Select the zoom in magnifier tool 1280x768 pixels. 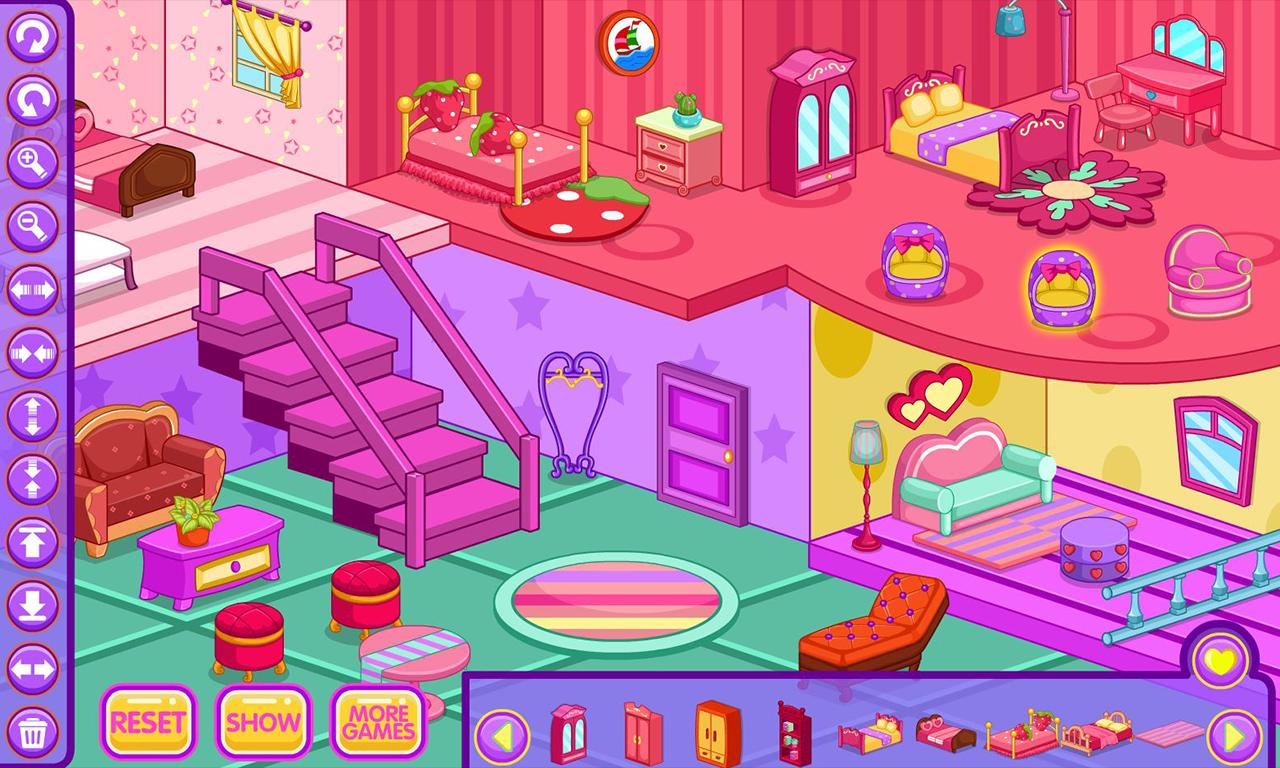(33, 160)
